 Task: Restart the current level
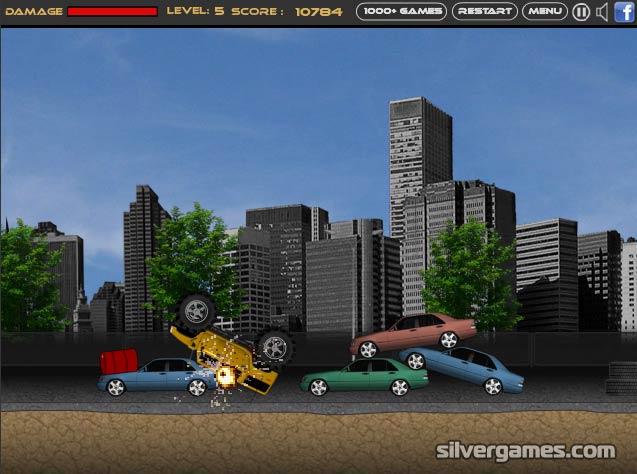coord(485,12)
